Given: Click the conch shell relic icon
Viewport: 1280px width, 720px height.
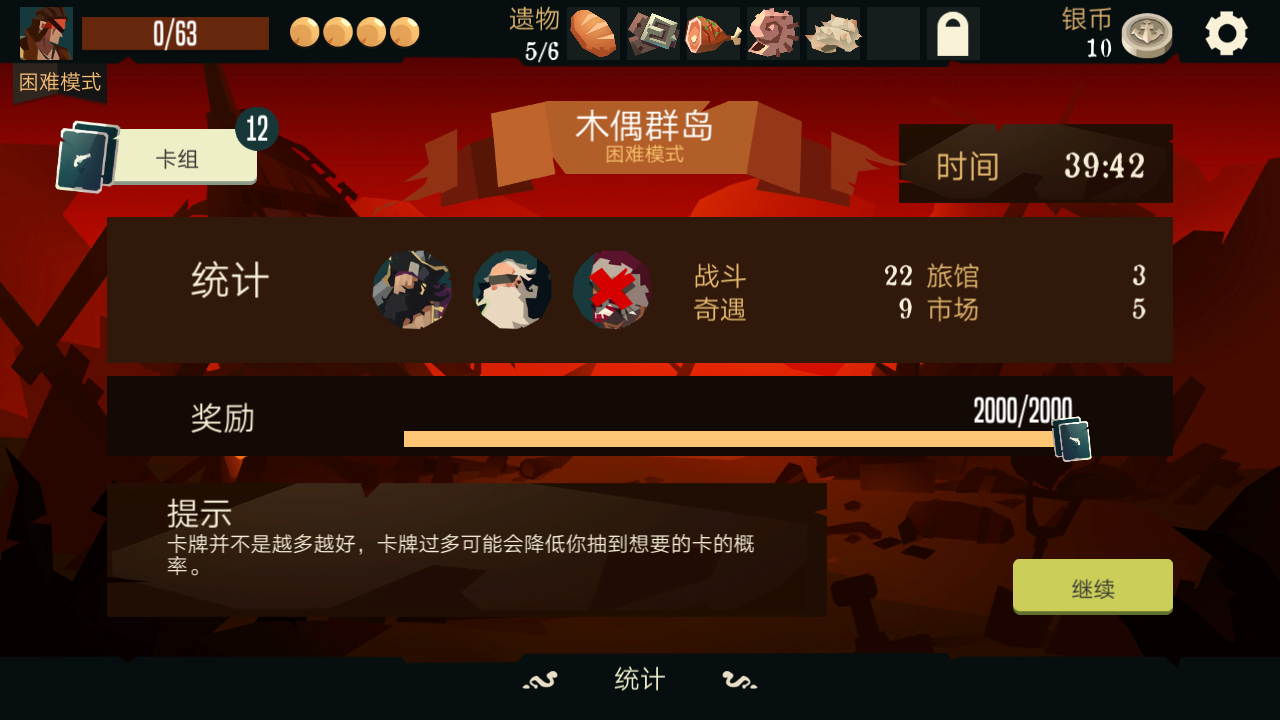Looking at the screenshot, I should coord(772,32).
